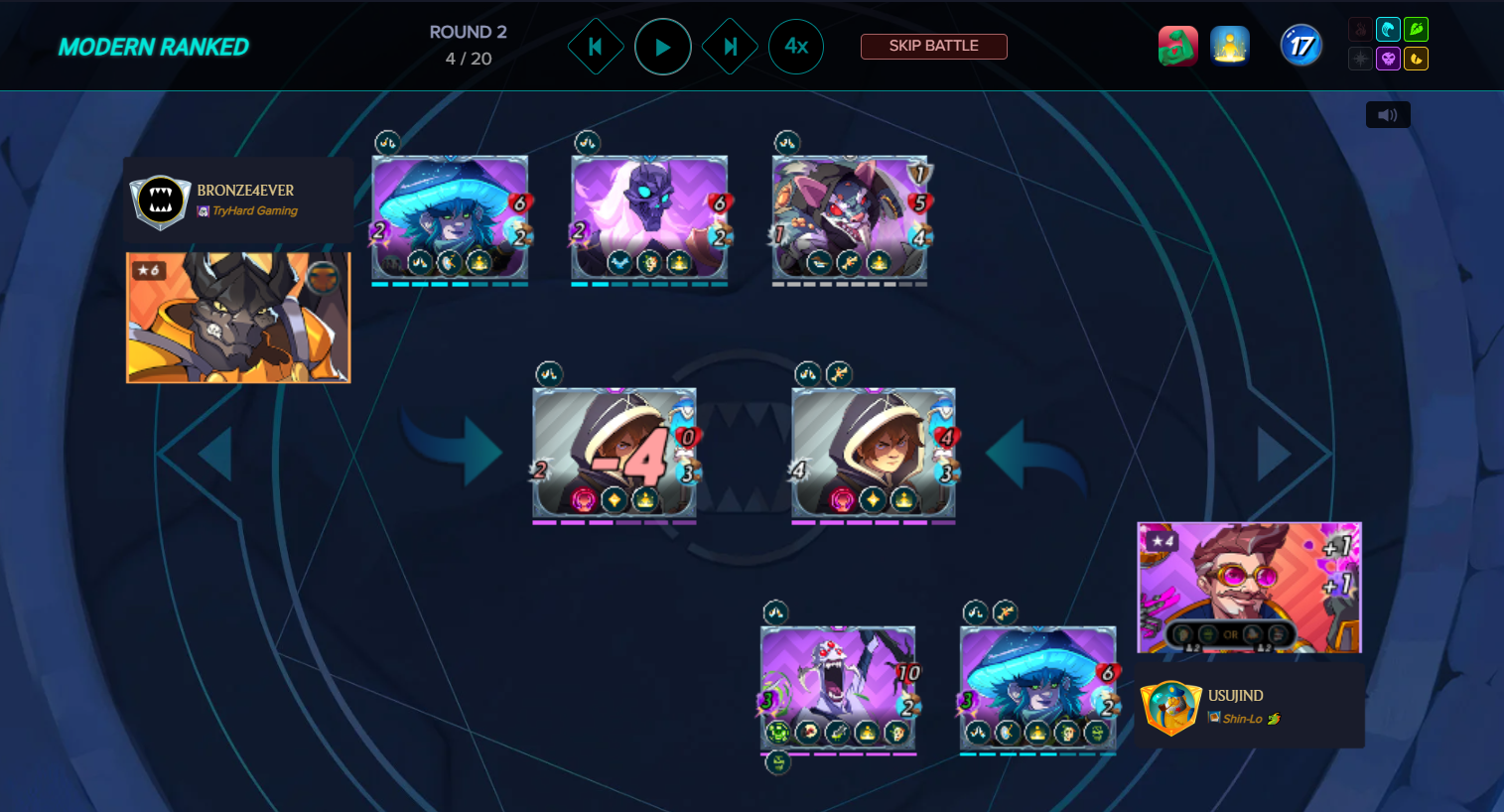Select the red-eyed bat monster card
Viewport: 1504px width, 812px height.
tap(850, 216)
